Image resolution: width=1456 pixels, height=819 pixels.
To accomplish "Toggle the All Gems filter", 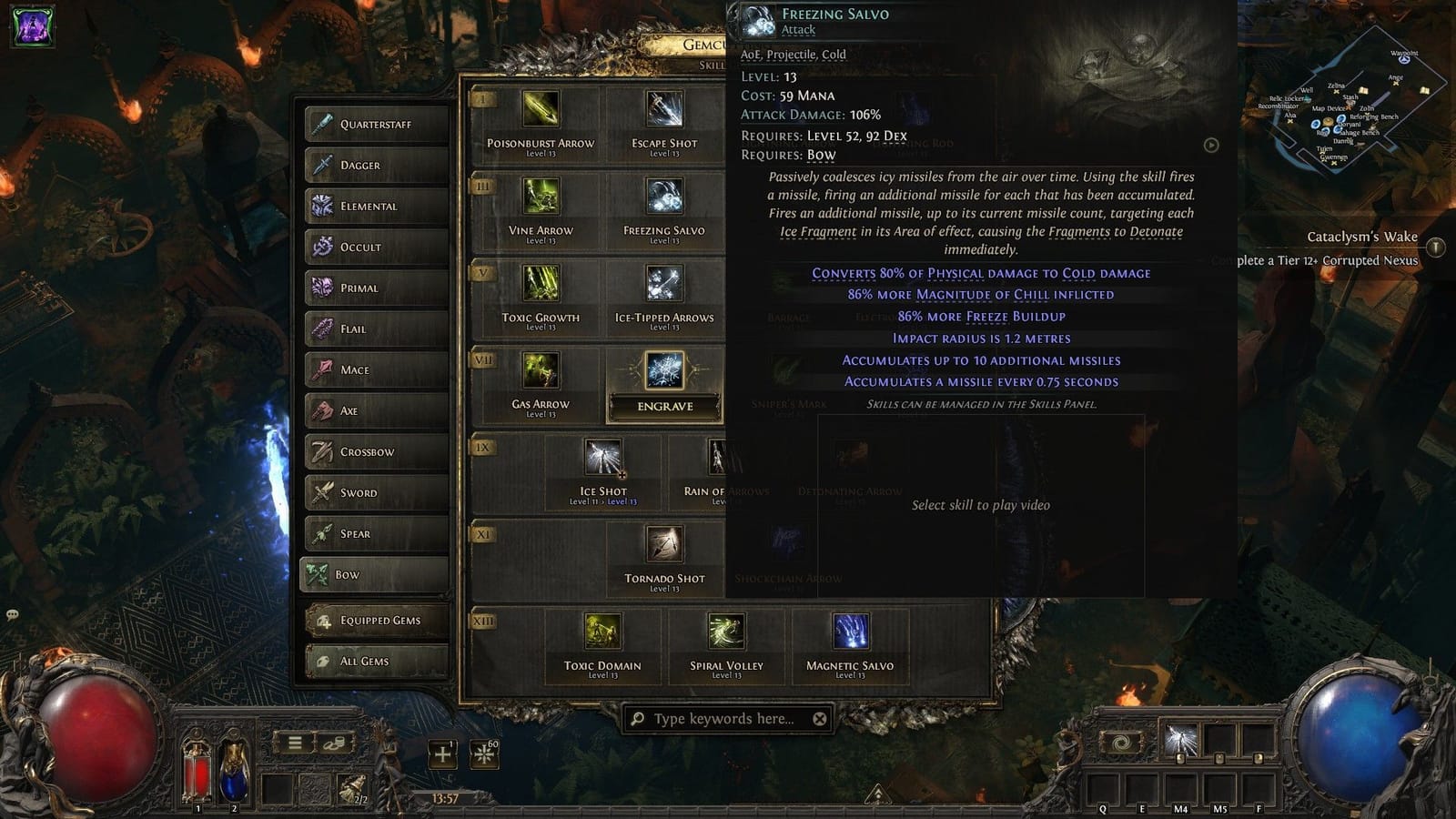I will pyautogui.click(x=373, y=661).
